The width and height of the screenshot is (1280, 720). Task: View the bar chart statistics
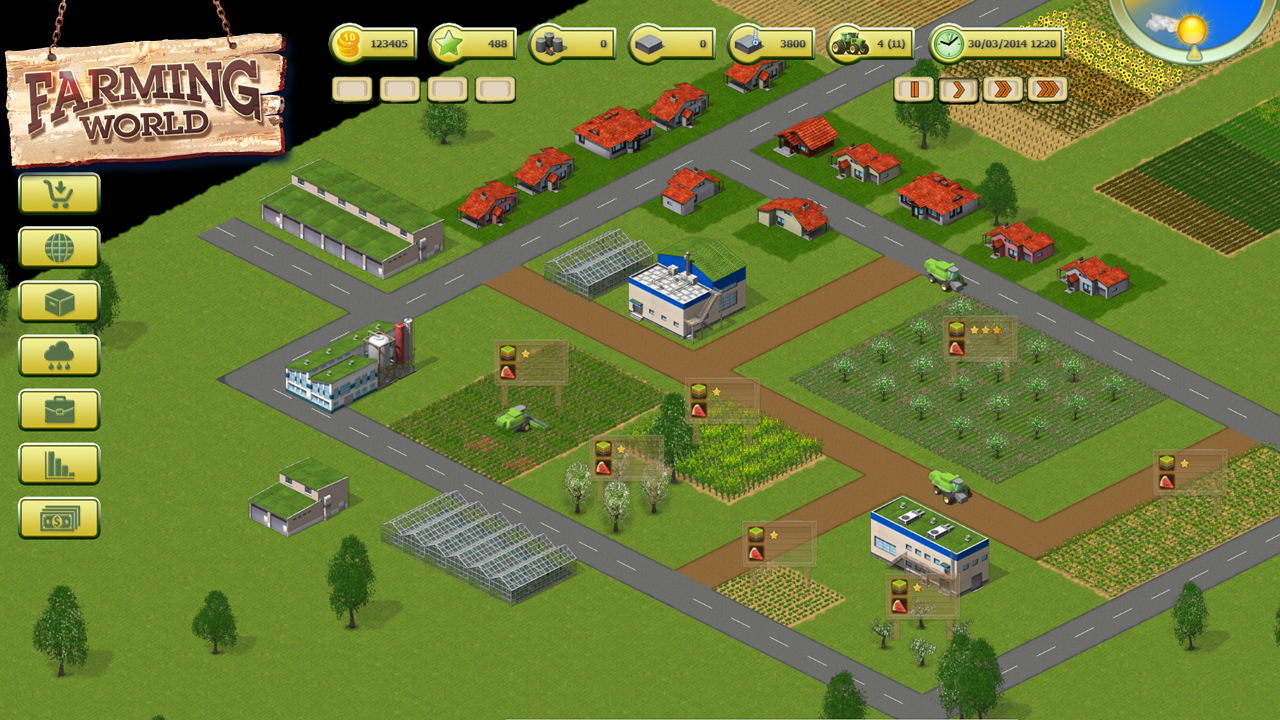(x=59, y=464)
